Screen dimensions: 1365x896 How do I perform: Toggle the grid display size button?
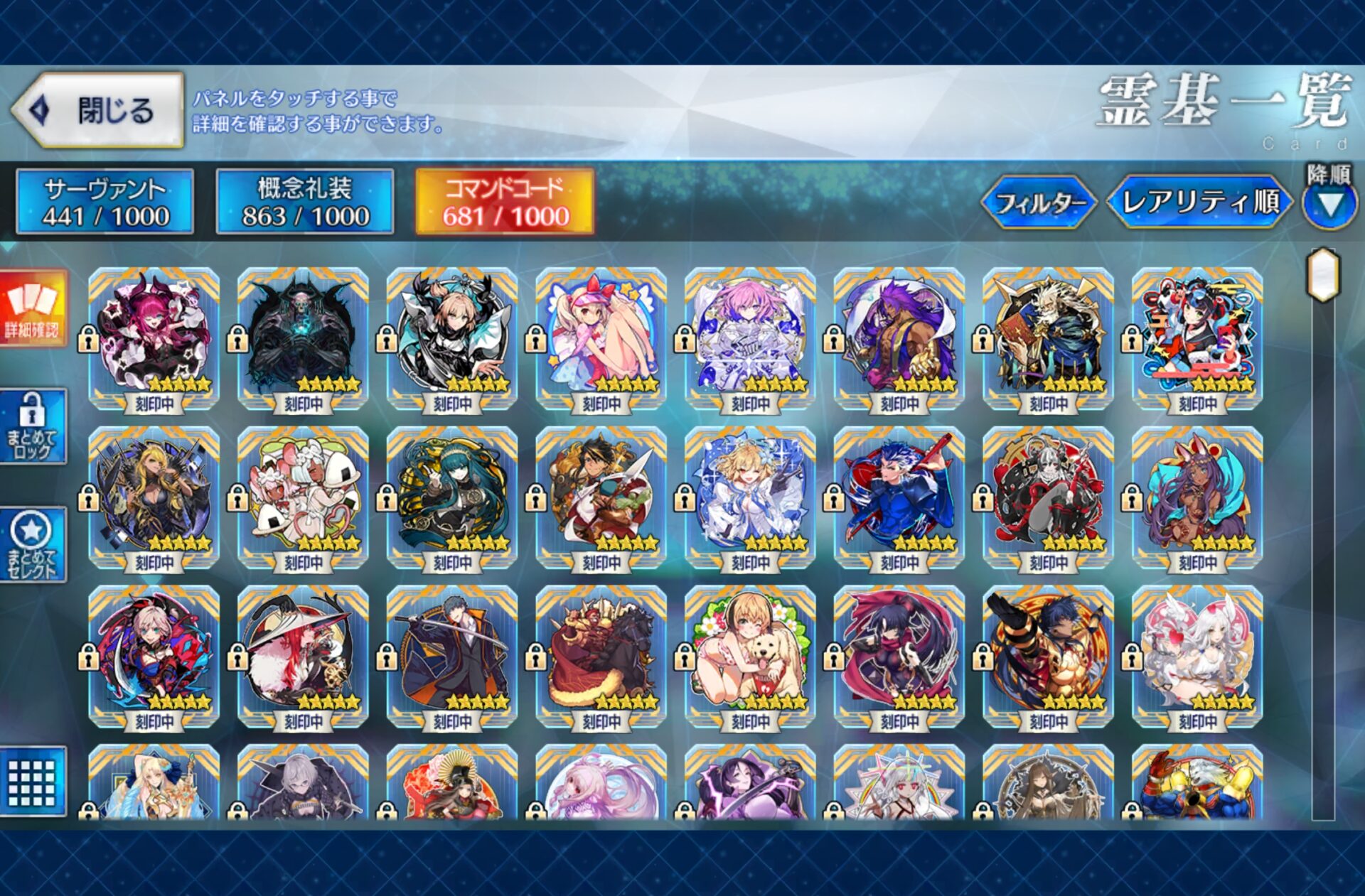tap(33, 782)
